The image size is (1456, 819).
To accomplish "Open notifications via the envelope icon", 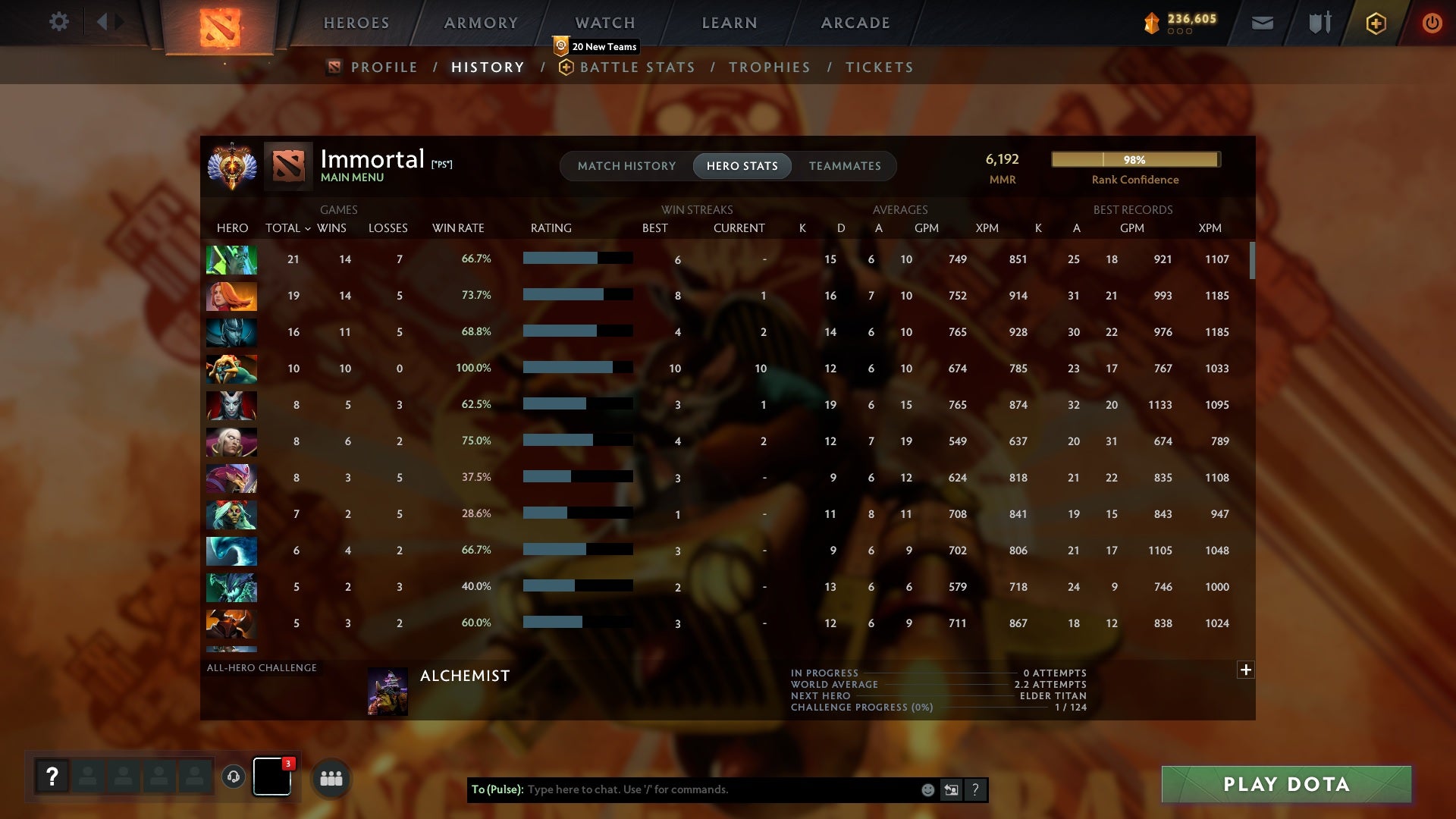I will (x=1261, y=22).
